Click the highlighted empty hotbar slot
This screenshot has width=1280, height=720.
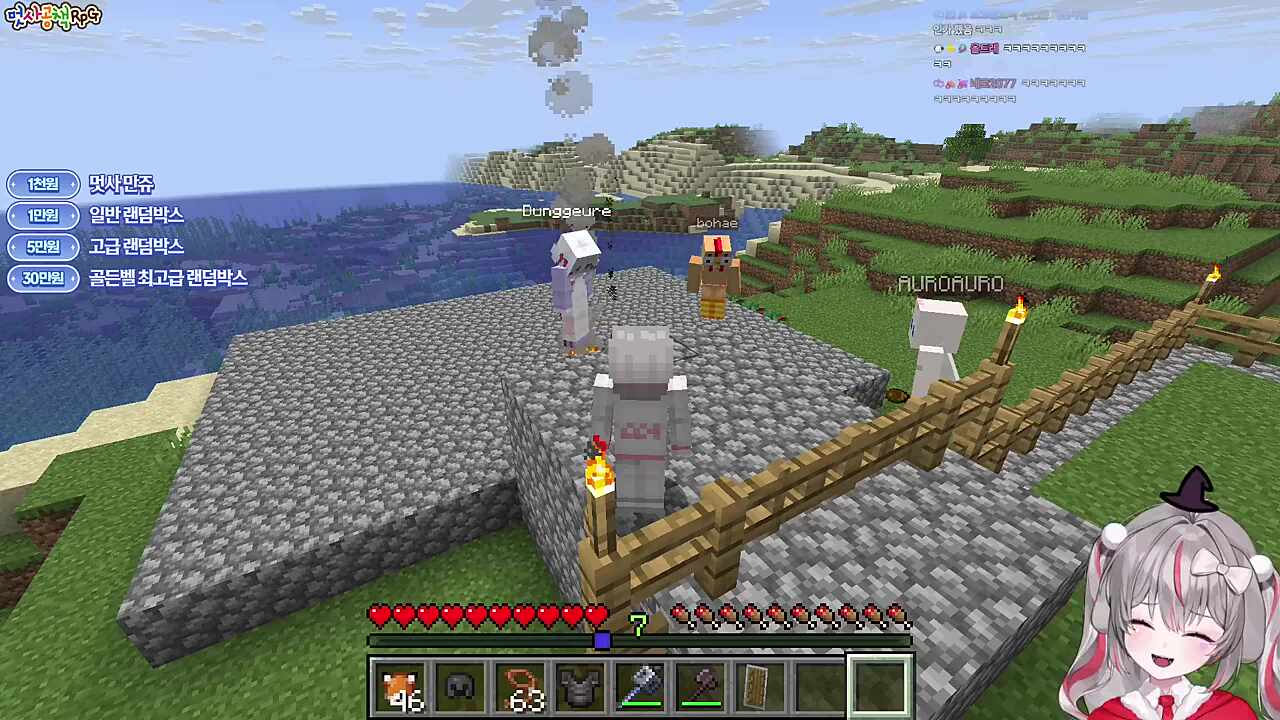click(x=880, y=687)
